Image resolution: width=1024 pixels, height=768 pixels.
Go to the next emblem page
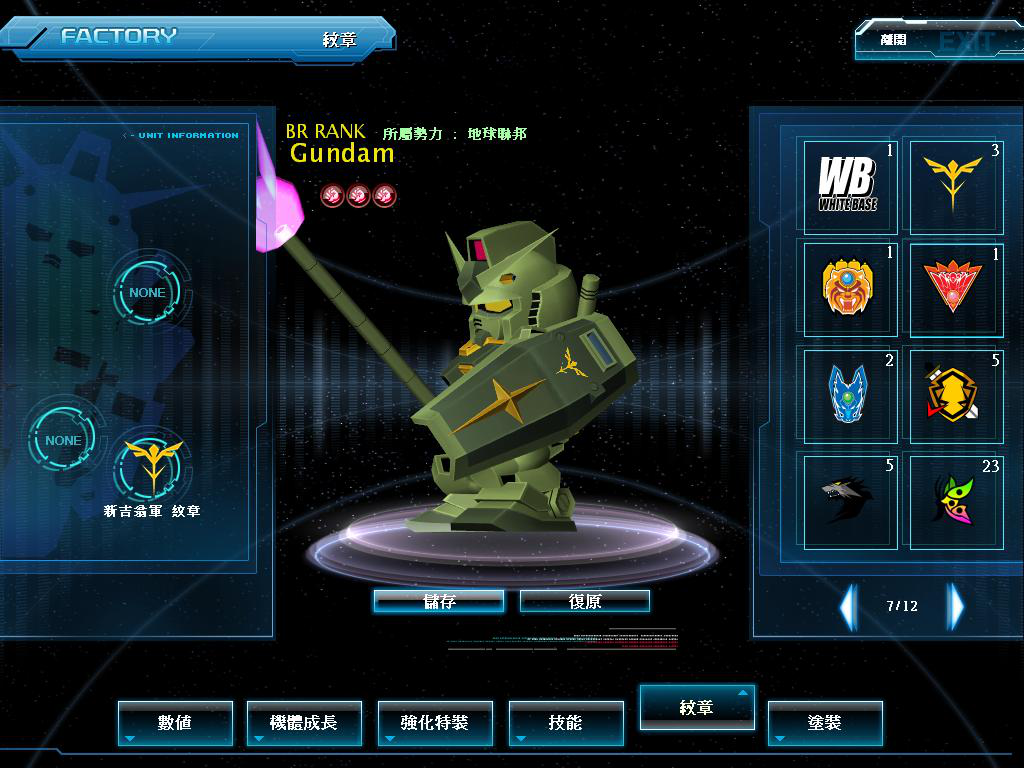[956, 606]
